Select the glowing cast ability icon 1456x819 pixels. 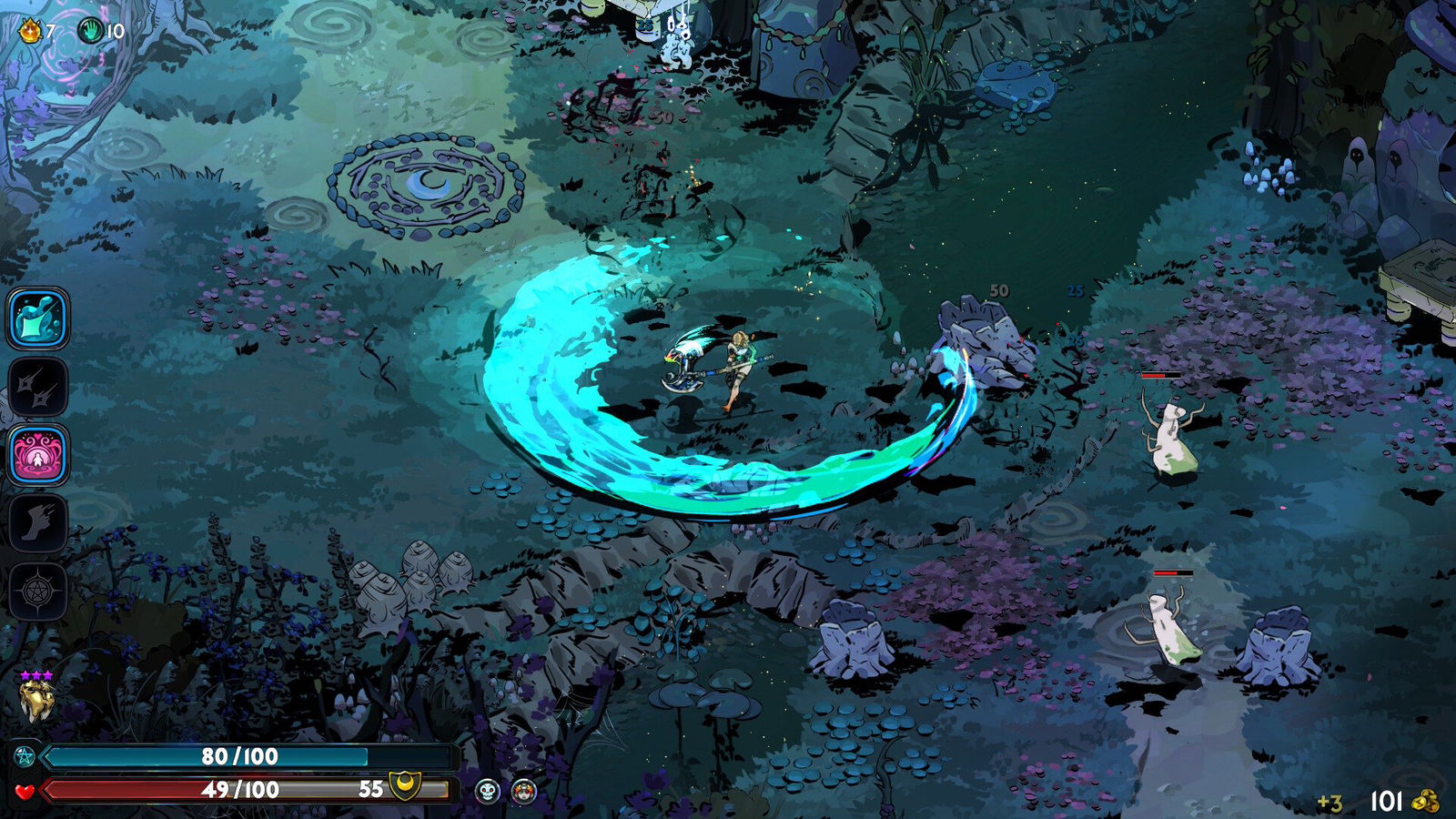(x=36, y=320)
